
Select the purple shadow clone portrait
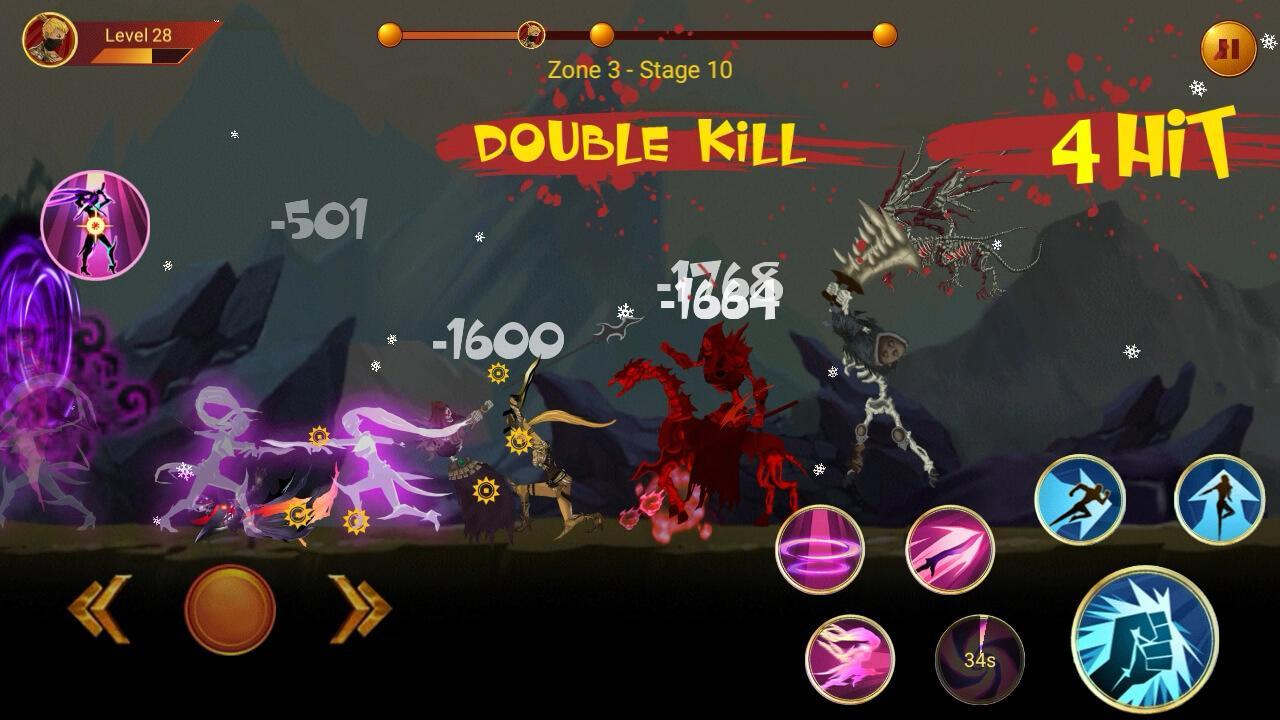[x=95, y=225]
